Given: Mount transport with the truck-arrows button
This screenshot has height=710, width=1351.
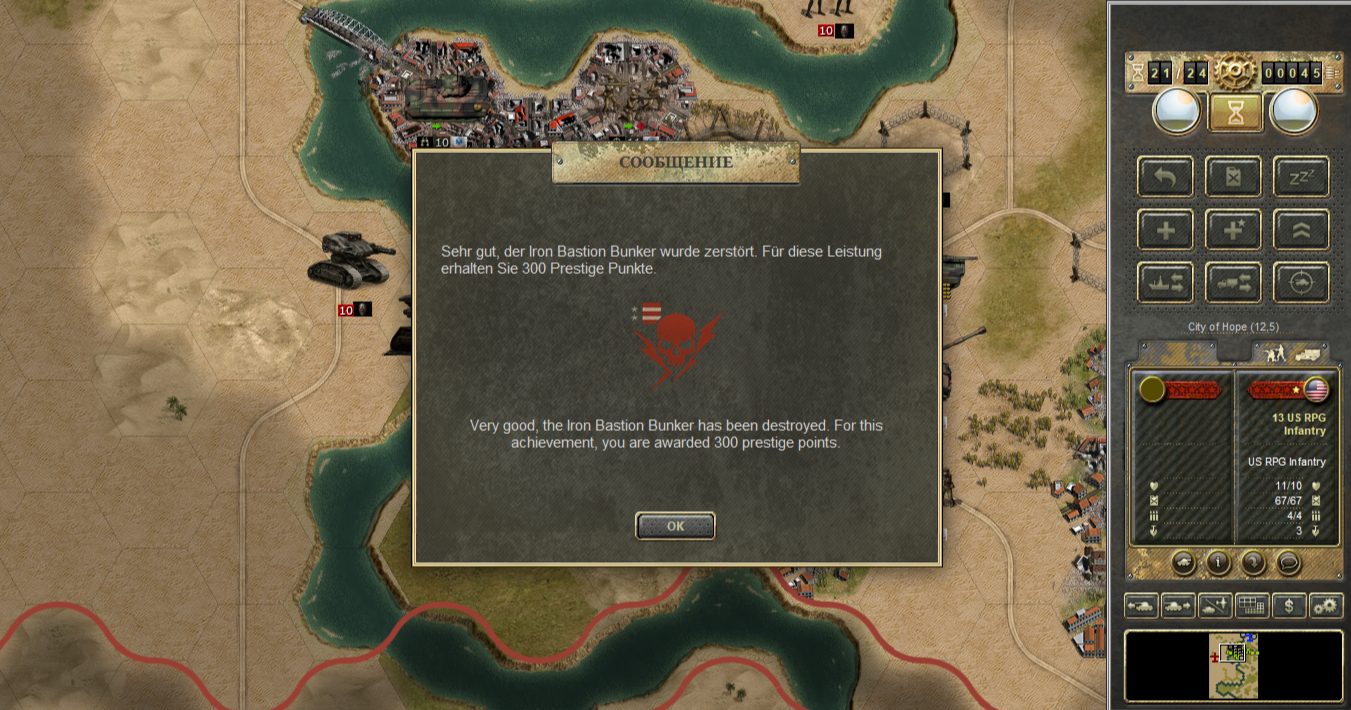Looking at the screenshot, I should tap(1233, 283).
